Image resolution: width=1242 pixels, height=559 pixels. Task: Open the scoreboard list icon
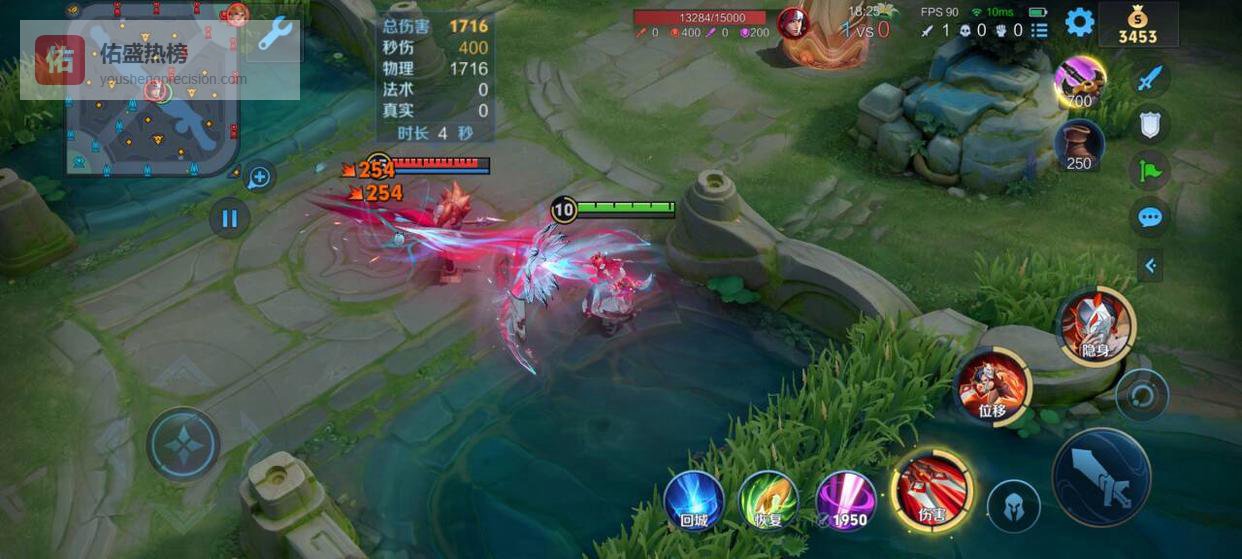coord(1040,30)
